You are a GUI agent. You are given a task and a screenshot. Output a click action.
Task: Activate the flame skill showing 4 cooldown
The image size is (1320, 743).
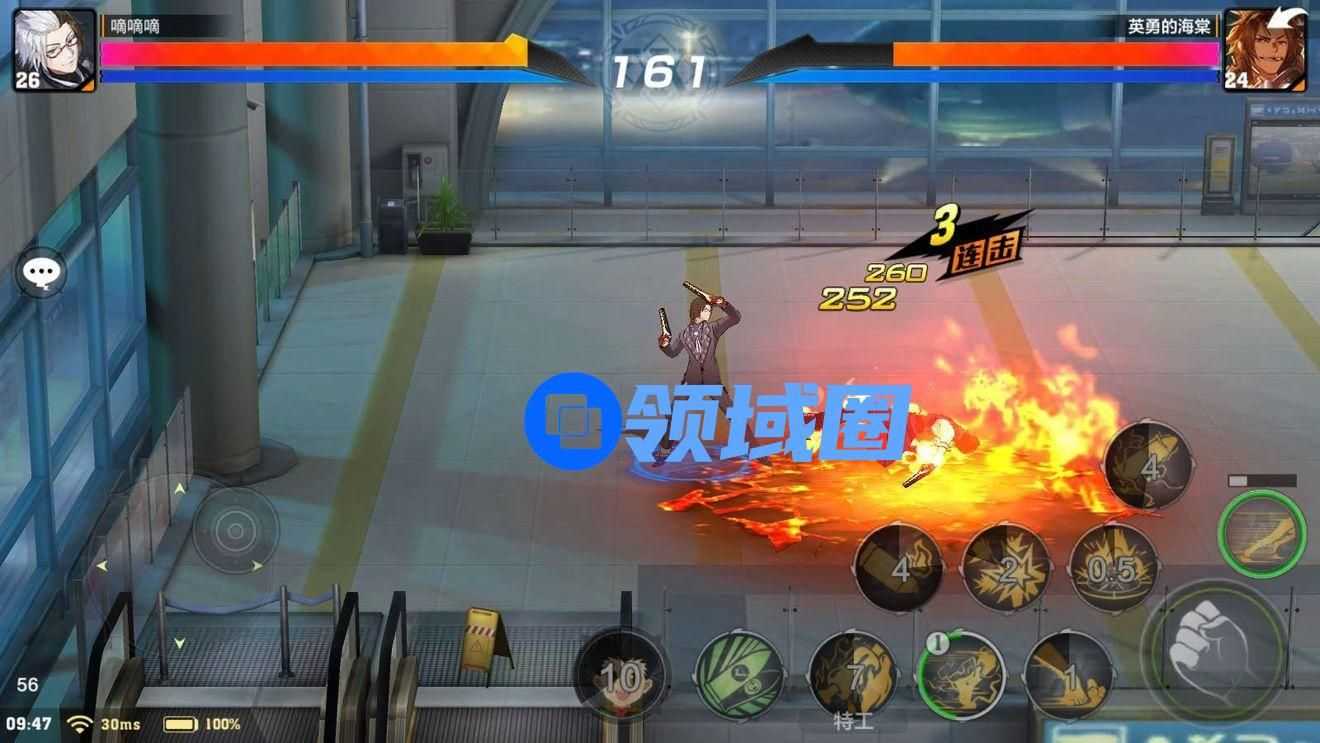[899, 569]
